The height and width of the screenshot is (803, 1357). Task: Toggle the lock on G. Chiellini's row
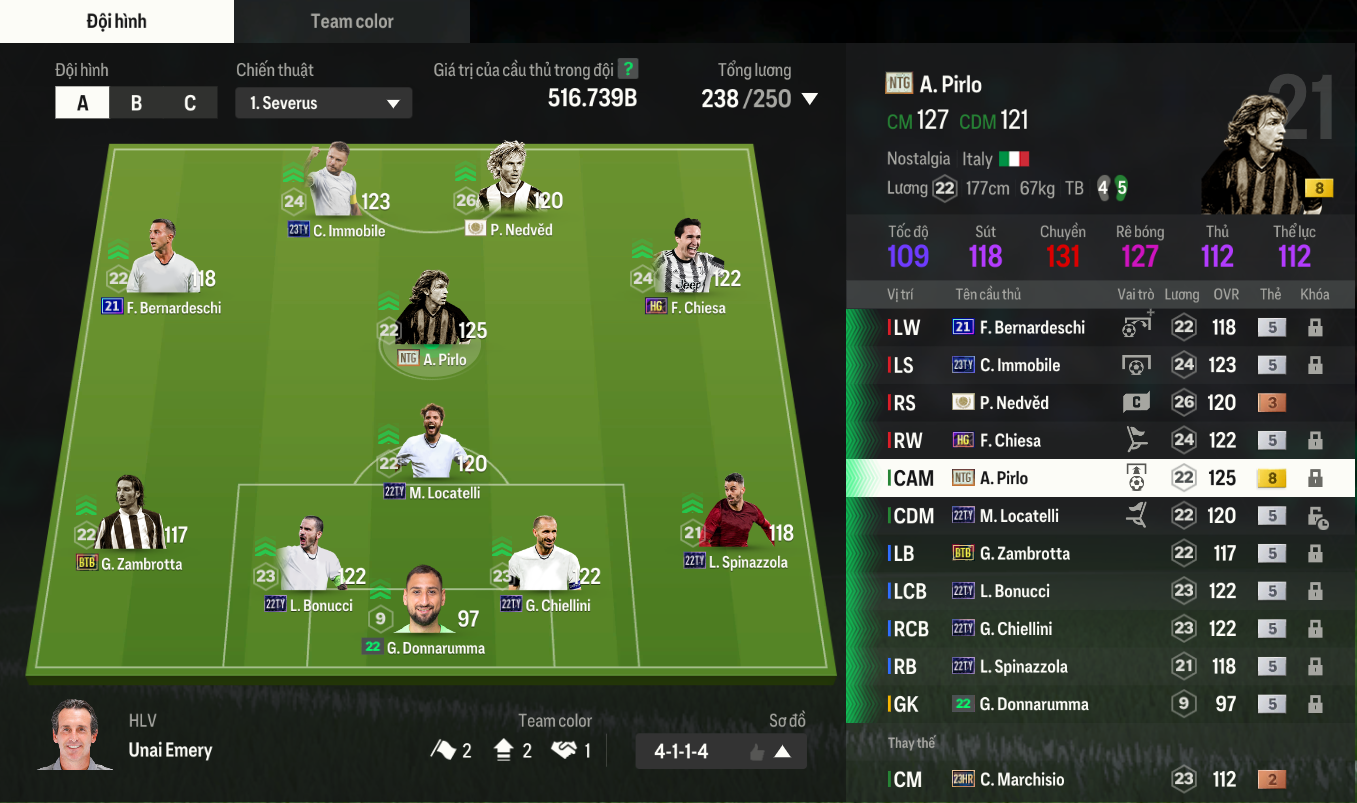(1315, 629)
